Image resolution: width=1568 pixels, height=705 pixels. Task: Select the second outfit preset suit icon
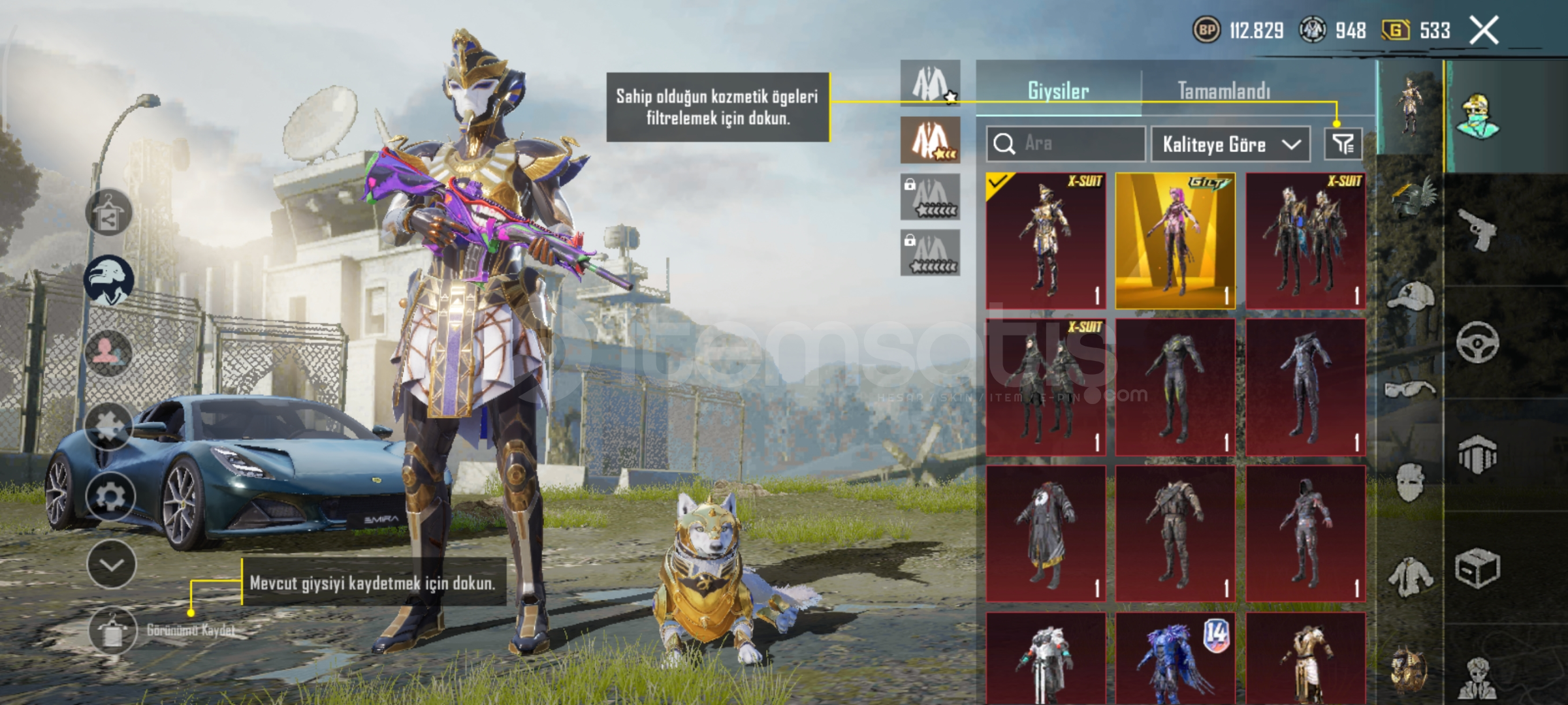coord(930,140)
